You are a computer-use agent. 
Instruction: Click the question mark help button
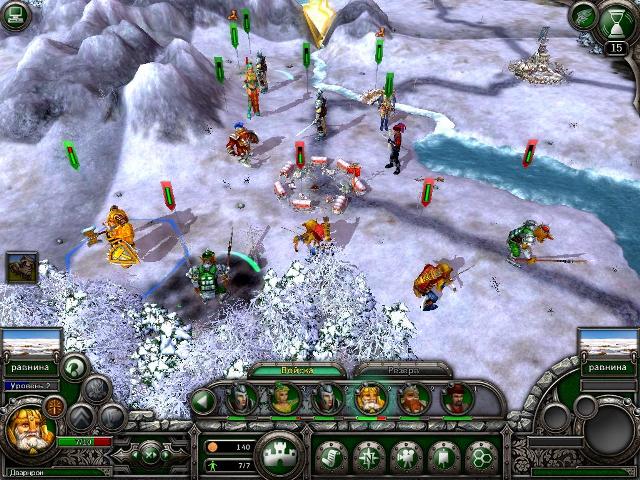point(73,367)
